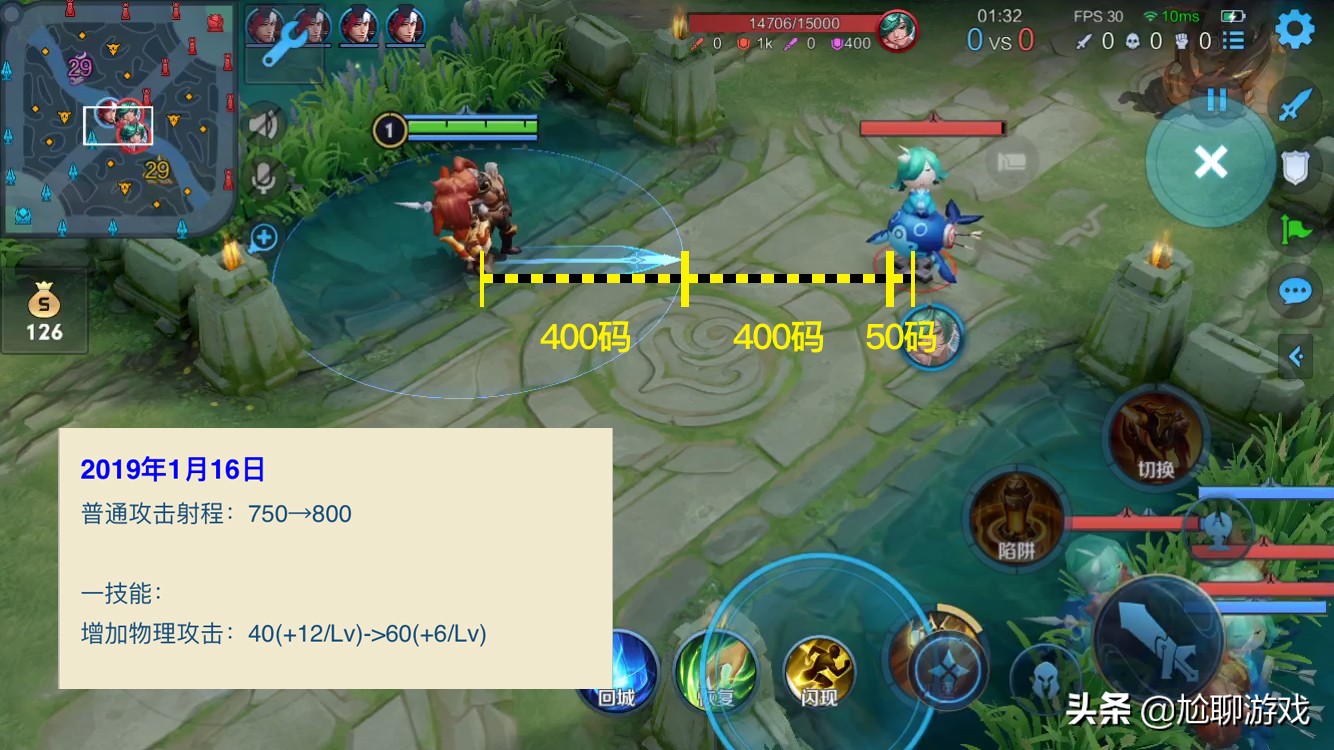Toggle the muted speaker icon
The height and width of the screenshot is (750, 1334).
point(264,124)
